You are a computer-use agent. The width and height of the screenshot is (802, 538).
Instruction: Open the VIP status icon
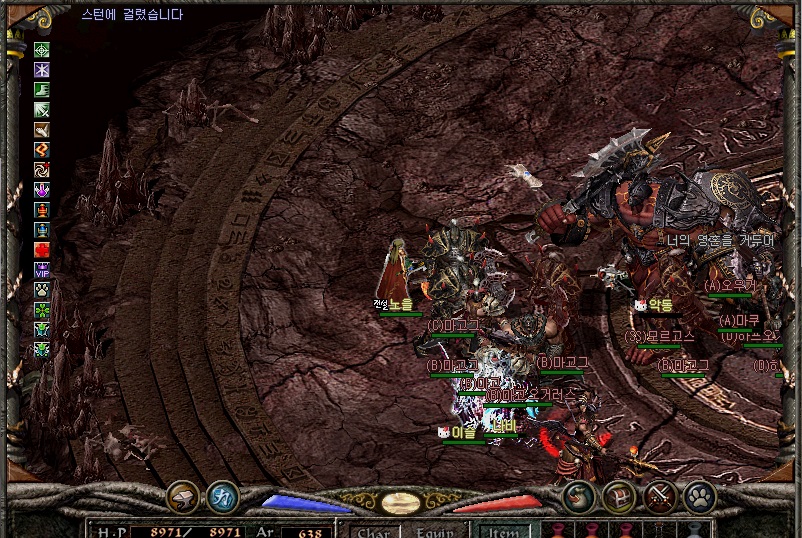[x=42, y=269]
